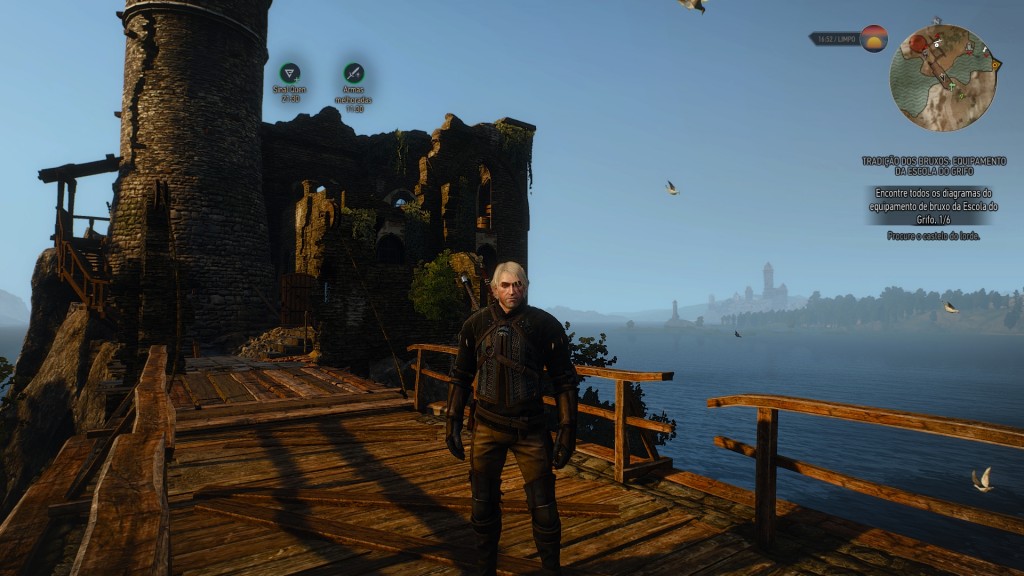Click the yellow quest marker on minimap edge
The image size is (1024, 576).
996,65
